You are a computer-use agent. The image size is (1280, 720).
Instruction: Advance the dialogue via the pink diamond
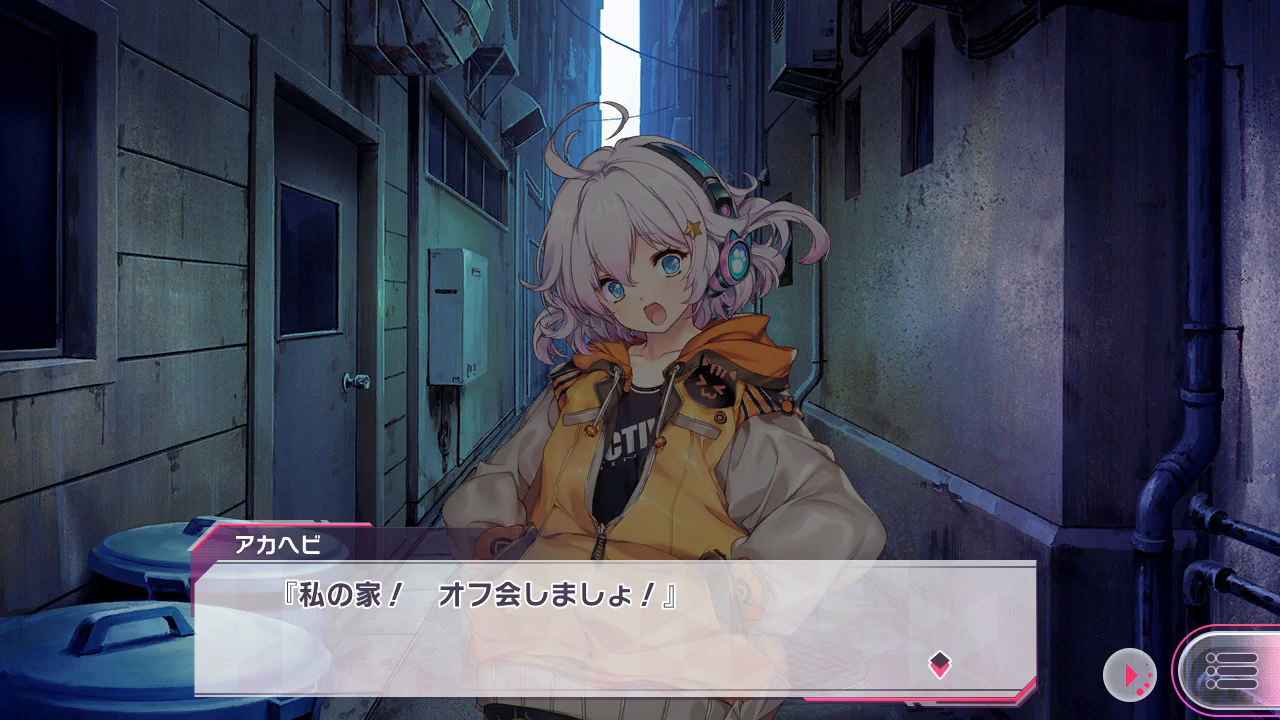pos(939,664)
